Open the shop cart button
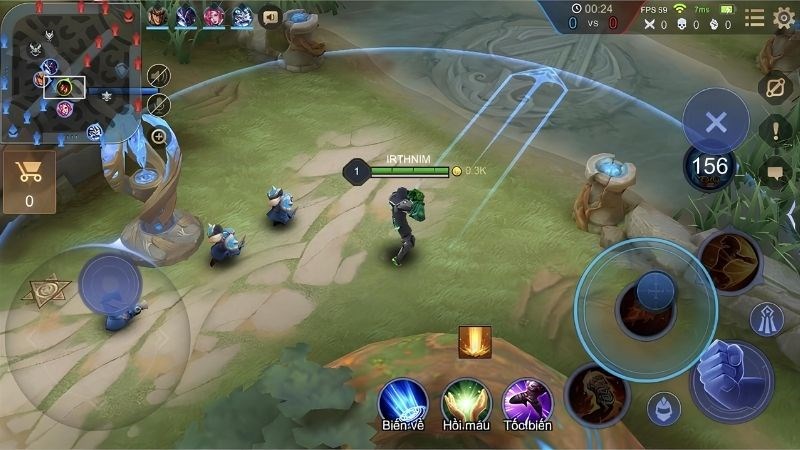Viewport: 800px width, 450px height. click(29, 180)
